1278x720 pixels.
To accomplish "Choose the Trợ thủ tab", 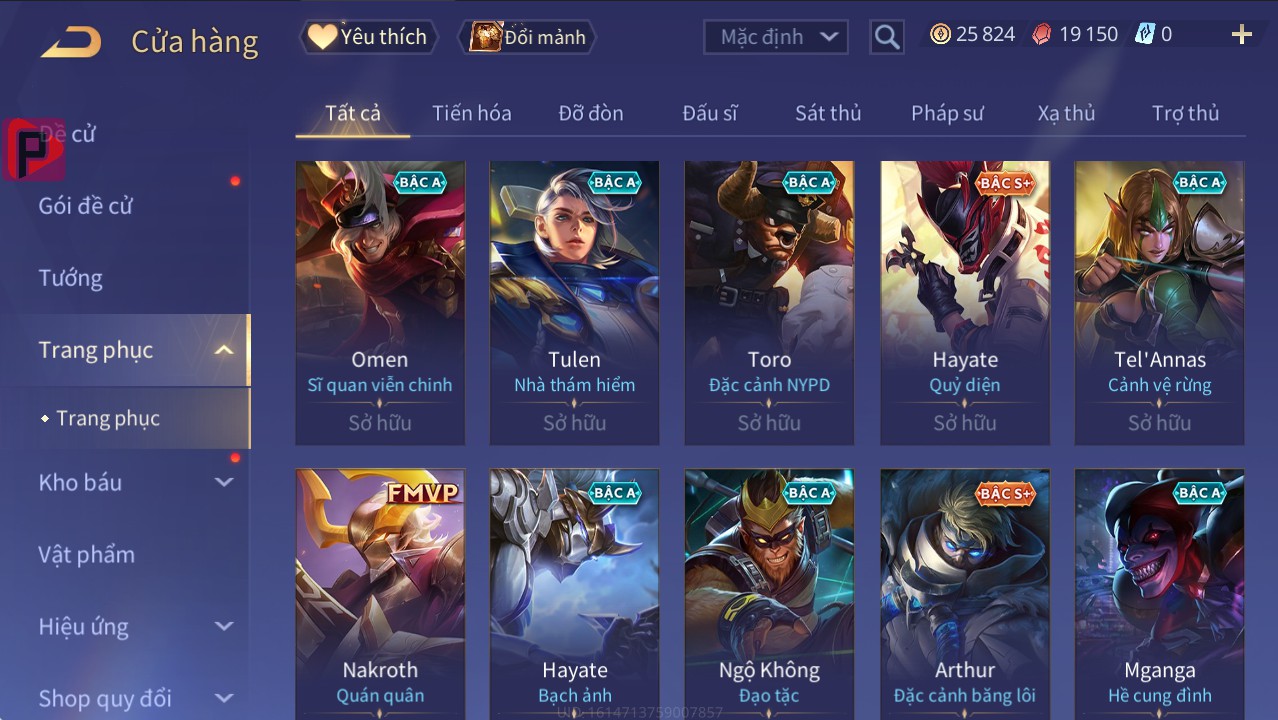I will pos(1185,113).
